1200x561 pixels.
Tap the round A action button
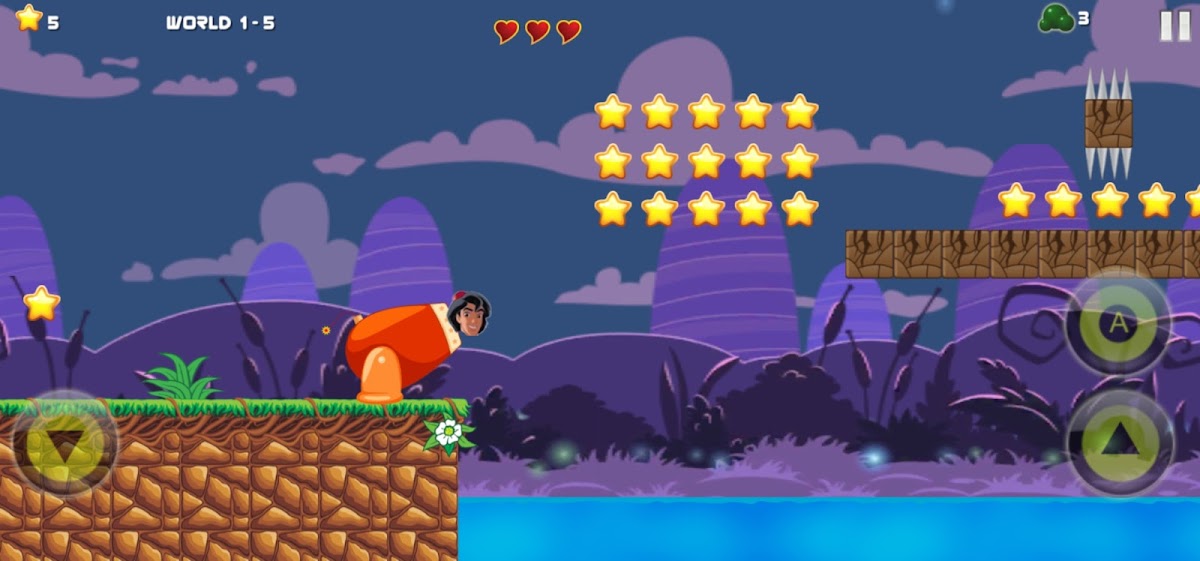click(1118, 323)
